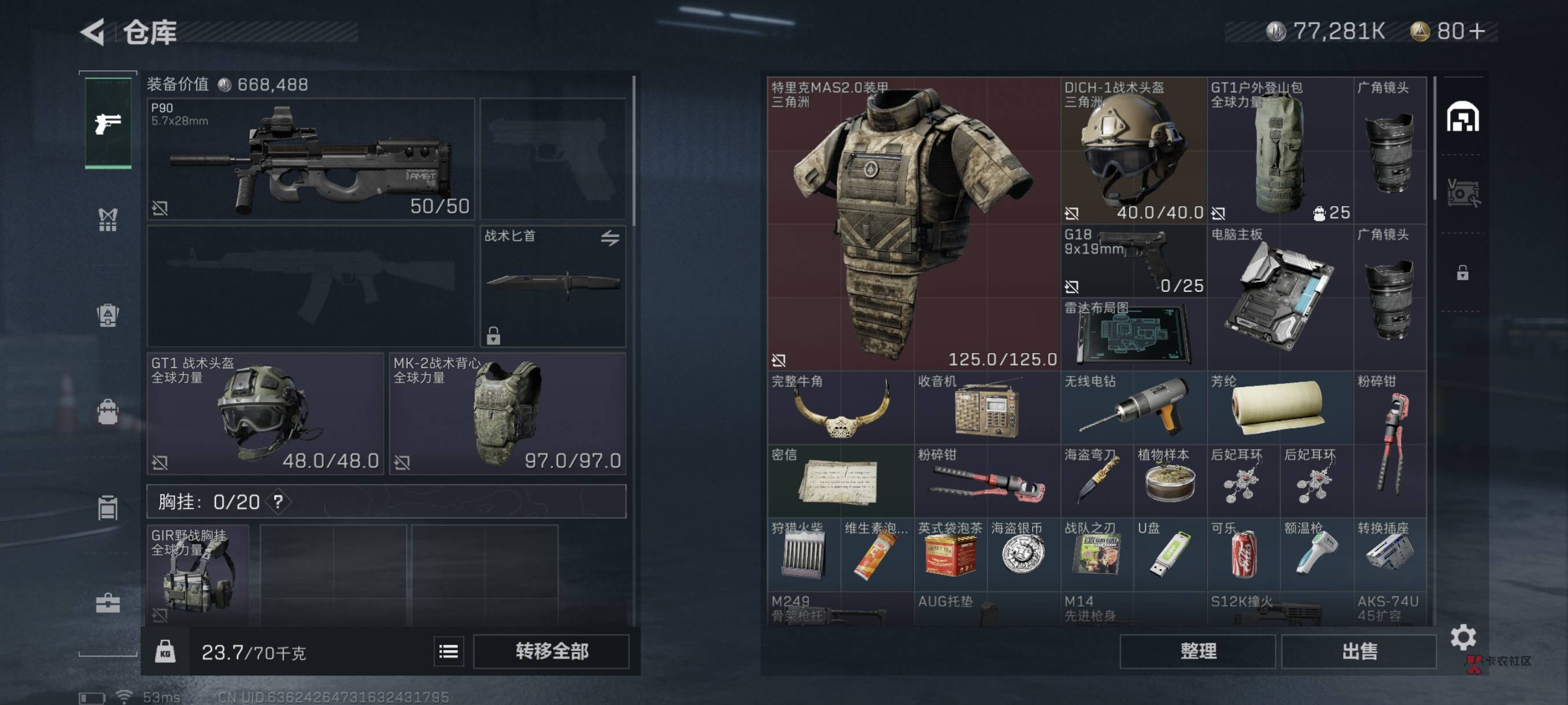The image size is (1568, 705).
Task: Open the list view icon beside 转移全部
Action: point(449,651)
